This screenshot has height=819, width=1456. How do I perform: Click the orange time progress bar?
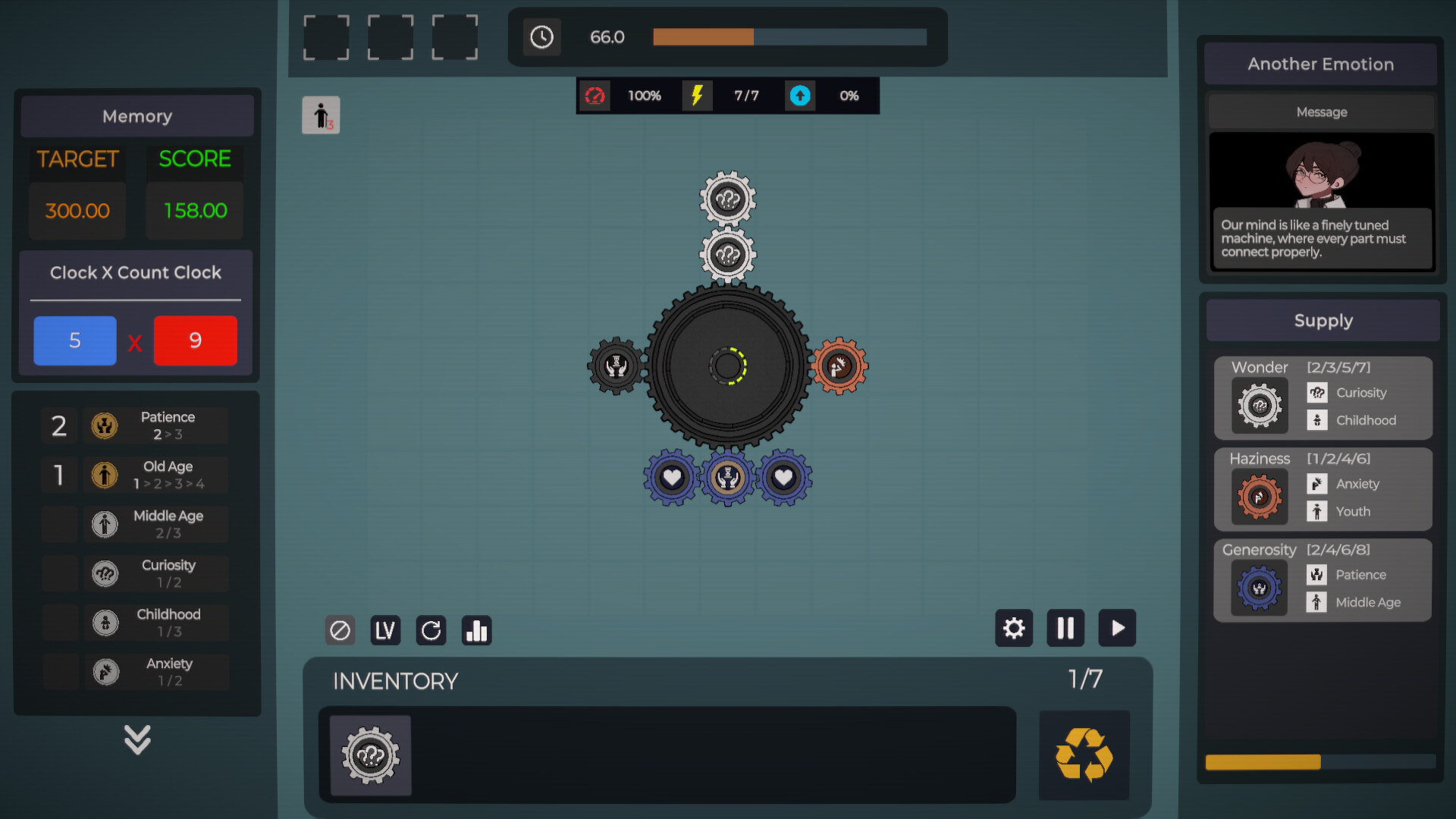click(x=701, y=36)
